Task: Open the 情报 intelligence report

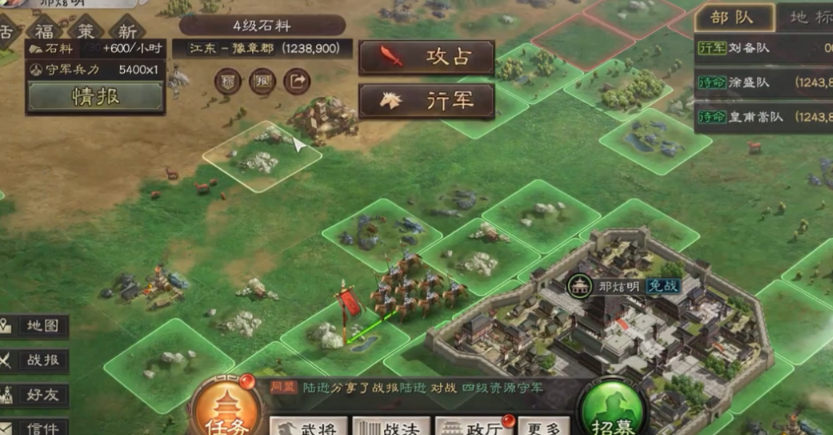Action: (95, 96)
